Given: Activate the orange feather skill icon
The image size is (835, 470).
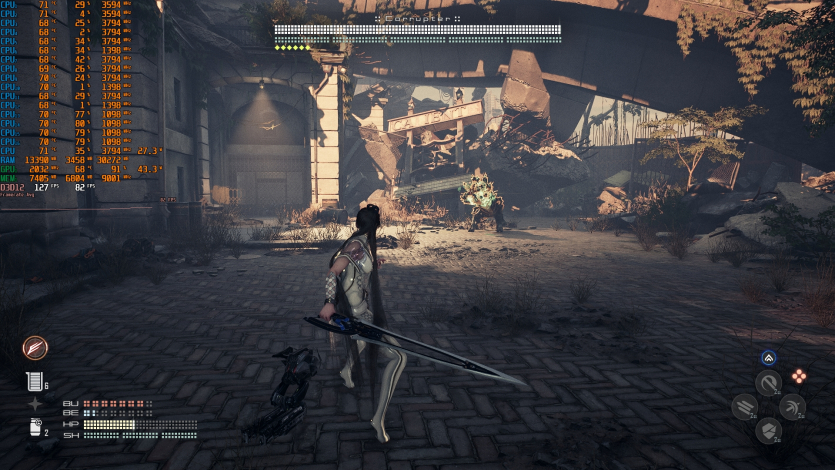Looking at the screenshot, I should point(36,348).
